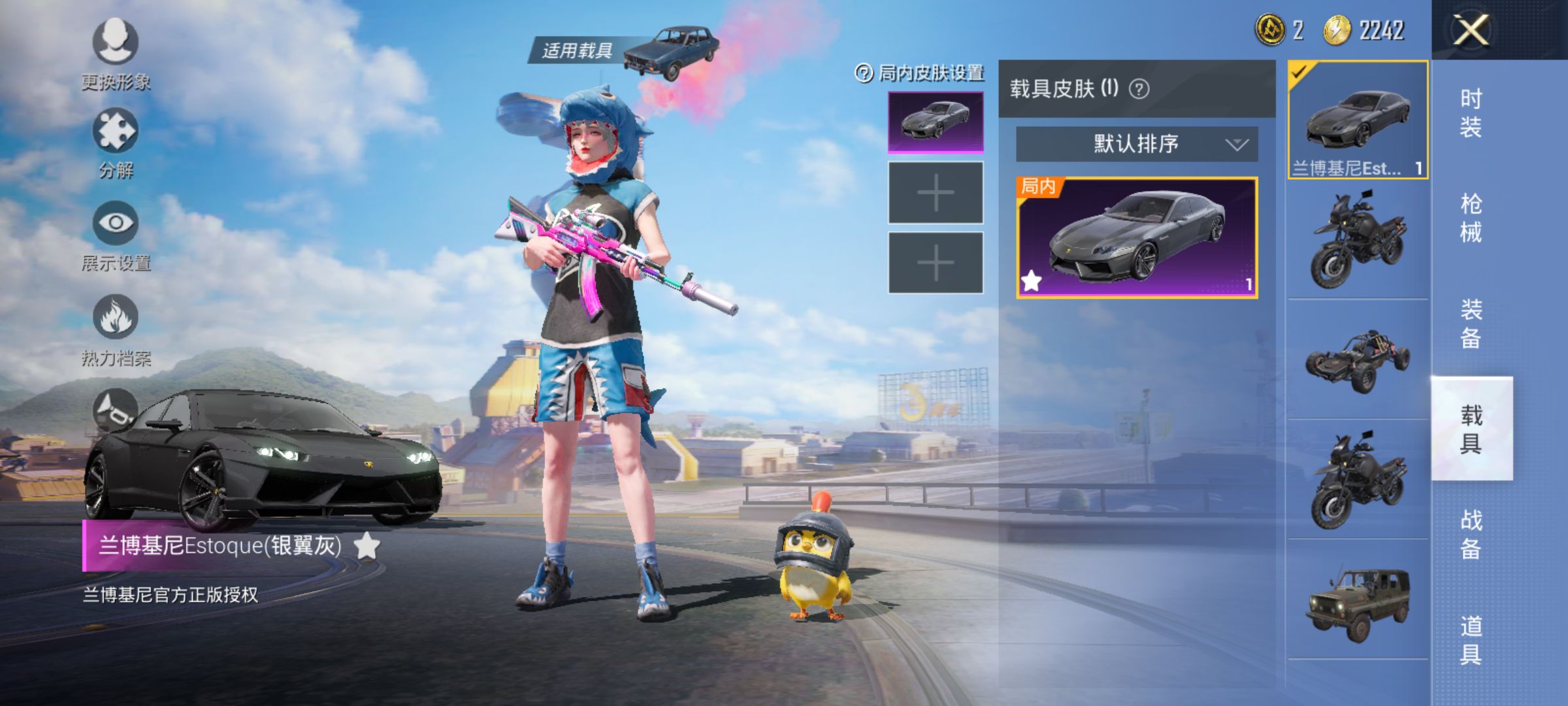
Task: Switch to the 枪械 firearms tab
Action: 1471,218
